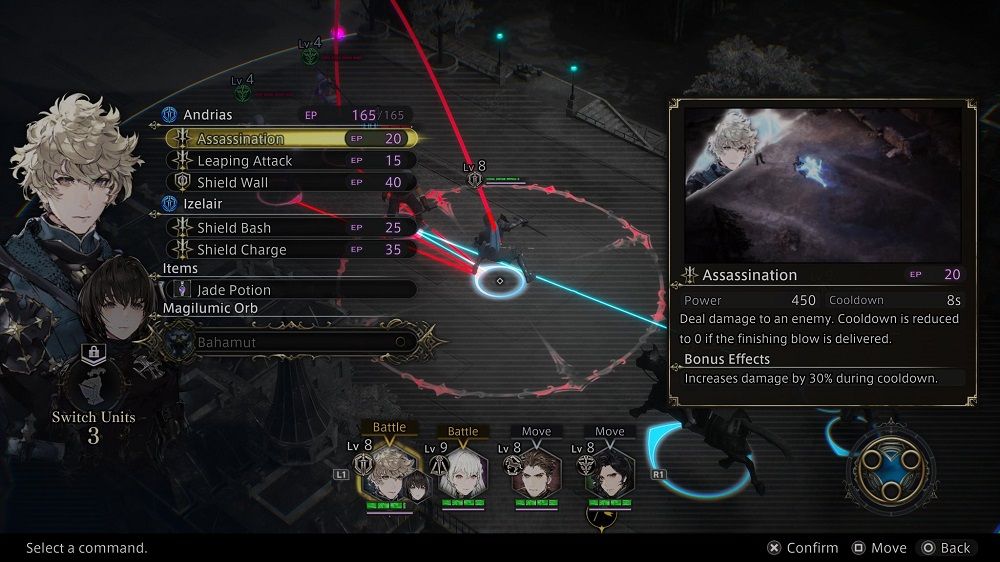Use the Jade Potion item
Image resolution: width=1000 pixels, height=562 pixels.
coord(290,290)
